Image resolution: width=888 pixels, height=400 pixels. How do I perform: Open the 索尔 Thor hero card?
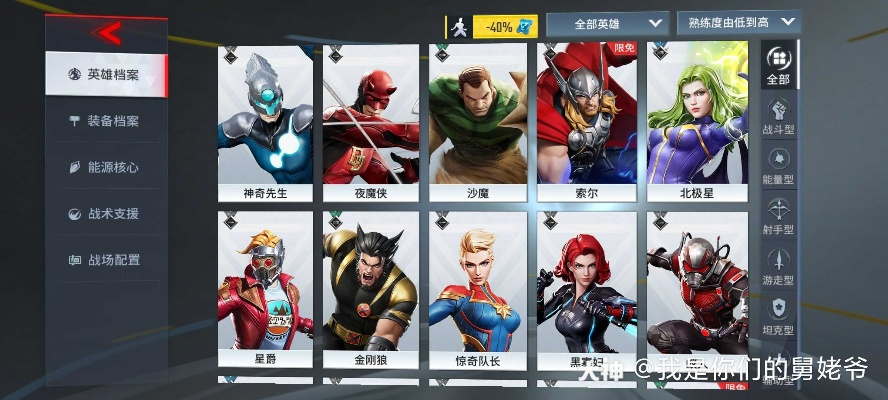[x=587, y=121]
